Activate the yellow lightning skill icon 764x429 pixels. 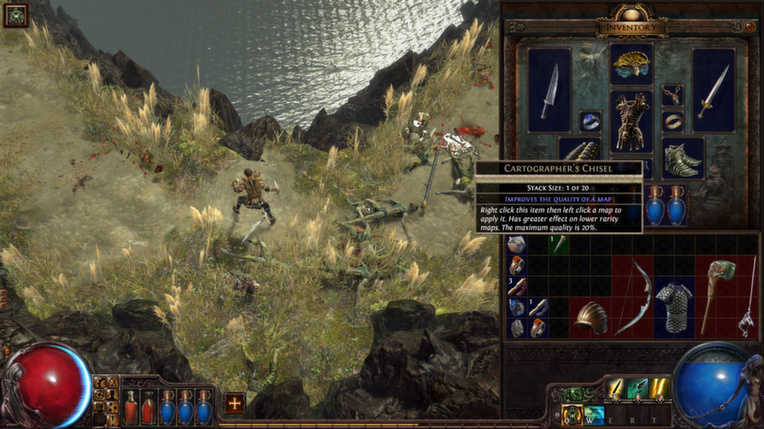[x=657, y=388]
